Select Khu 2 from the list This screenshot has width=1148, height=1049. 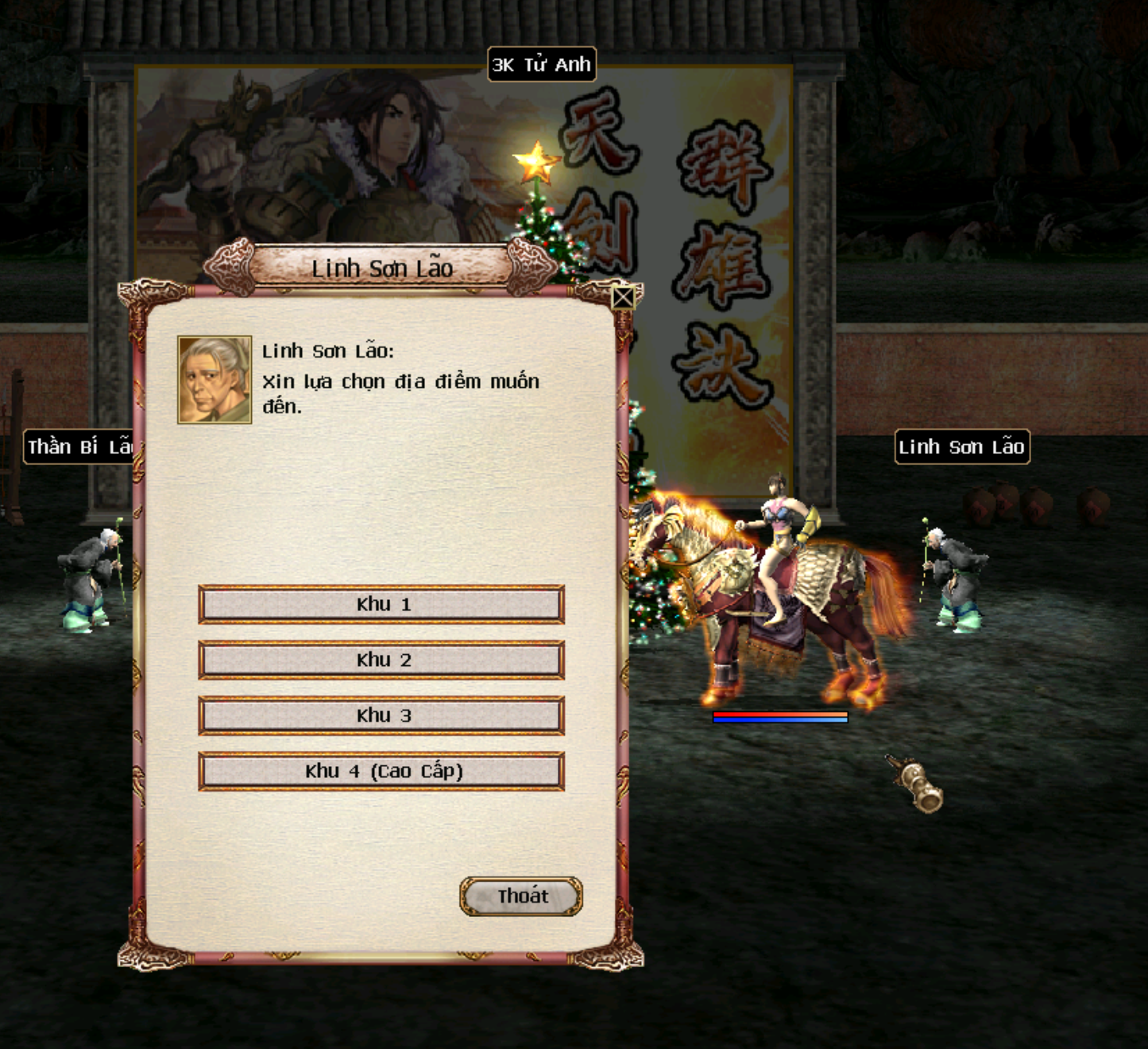[381, 660]
